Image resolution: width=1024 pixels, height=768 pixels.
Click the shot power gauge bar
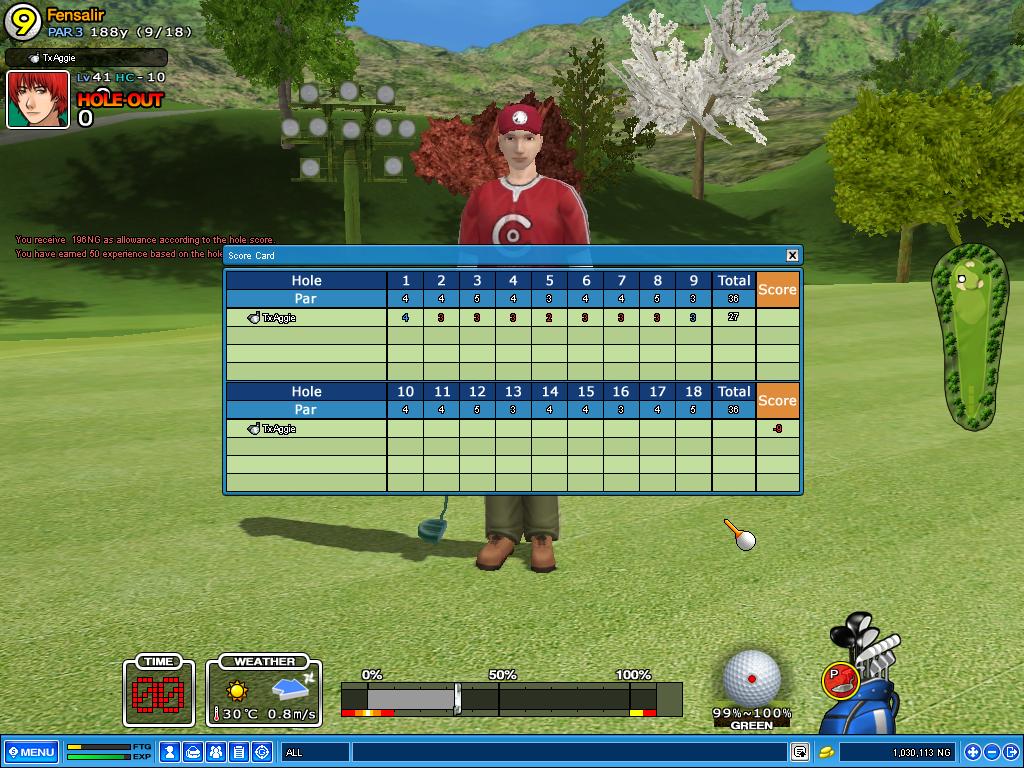[511, 697]
